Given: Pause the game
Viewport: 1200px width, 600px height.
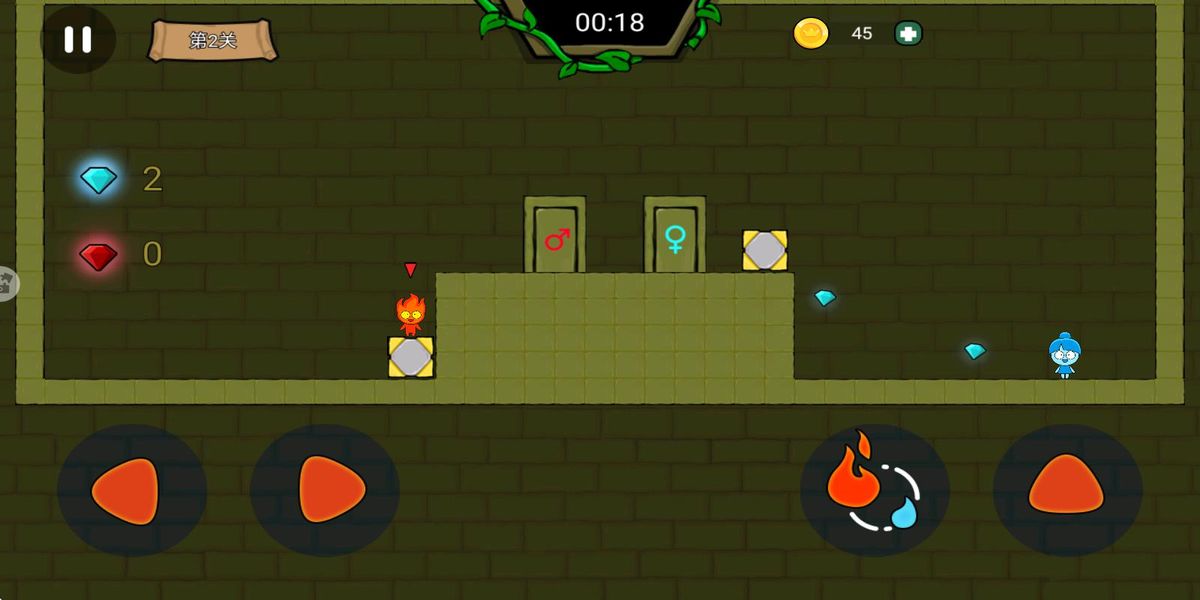Looking at the screenshot, I should tap(77, 40).
